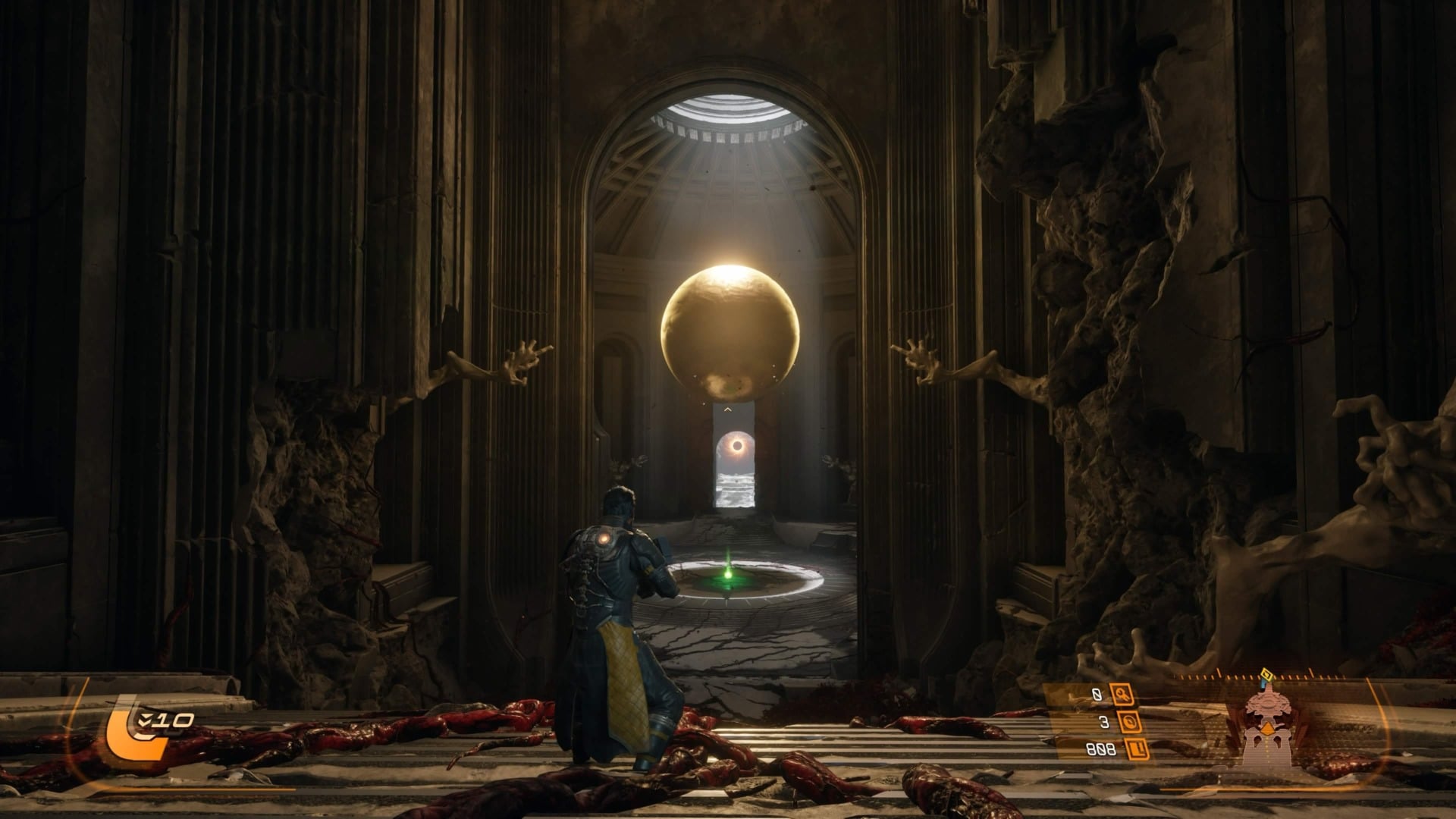This screenshot has height=819, width=1456.
Task: Click the yellow objective marker on compass
Action: [x=1264, y=674]
